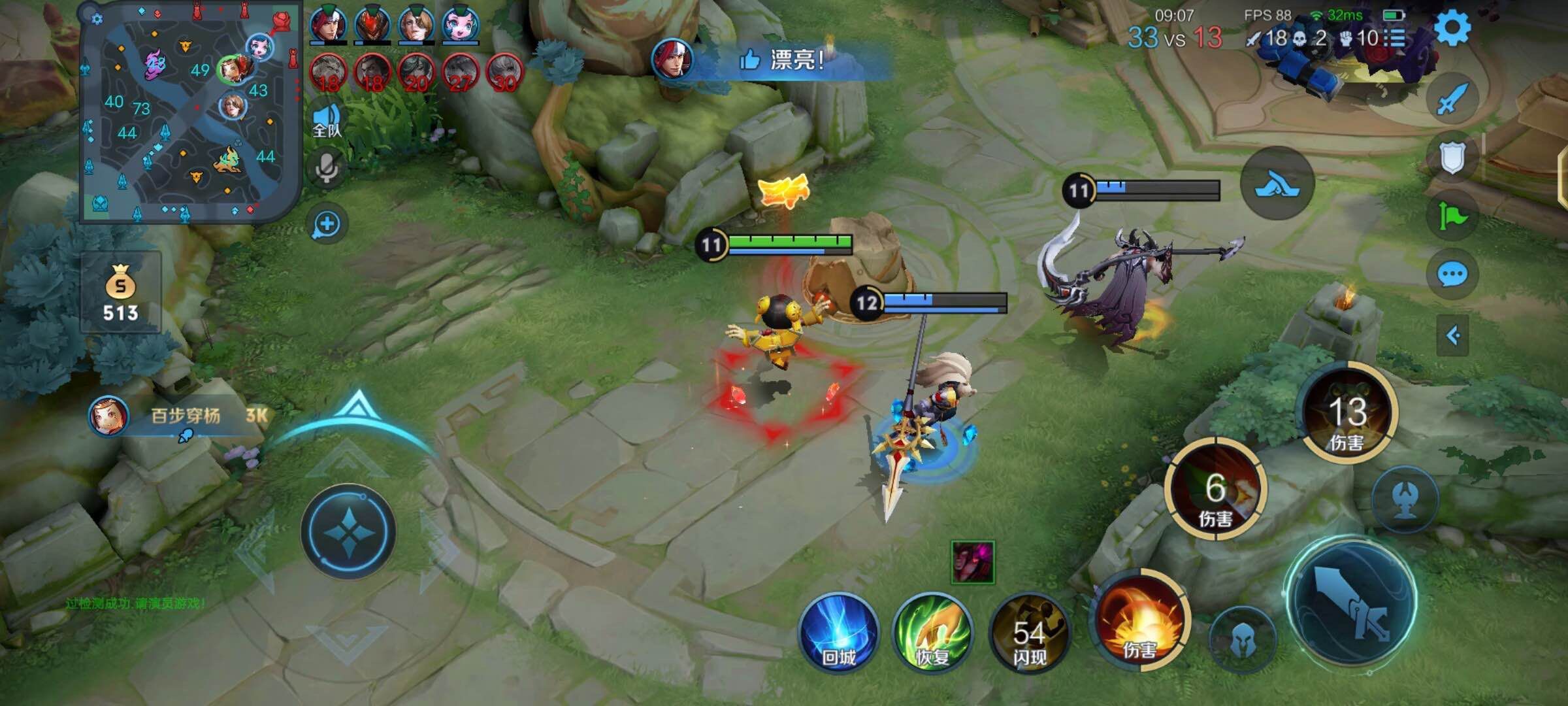Collapse the signal panel arrow

pos(1453,336)
